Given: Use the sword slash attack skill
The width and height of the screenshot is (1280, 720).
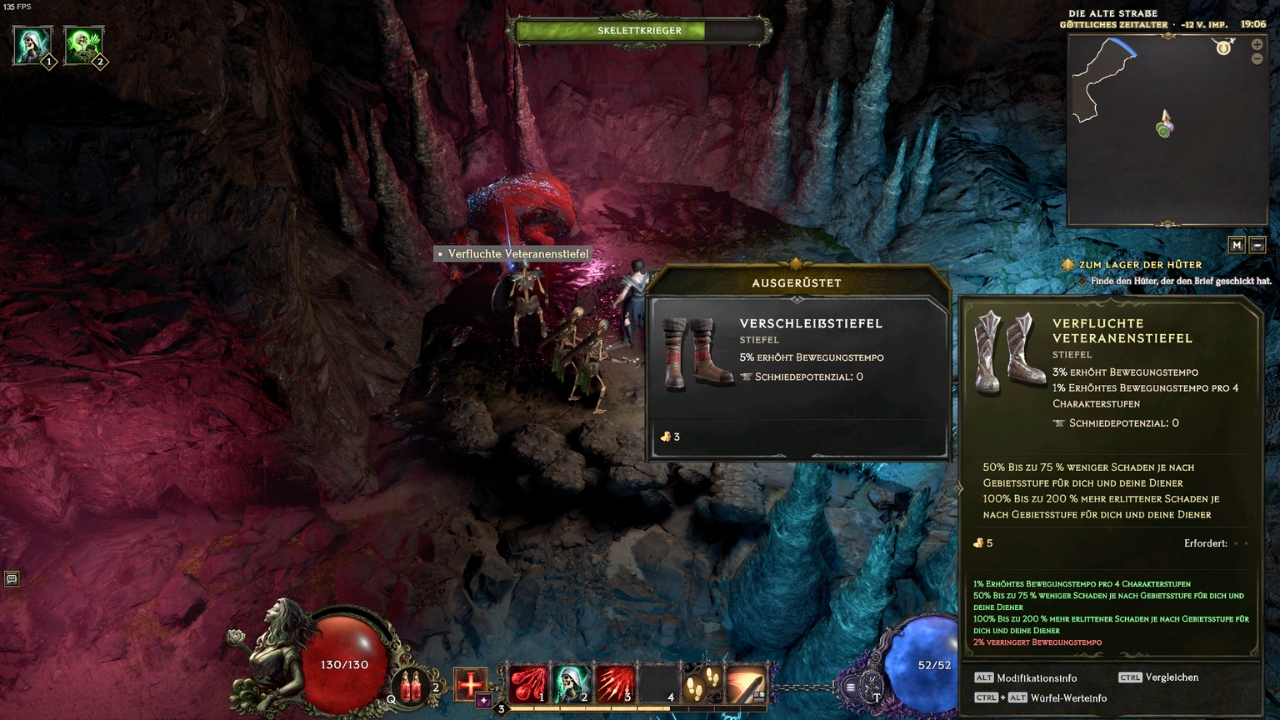Looking at the screenshot, I should point(745,684).
